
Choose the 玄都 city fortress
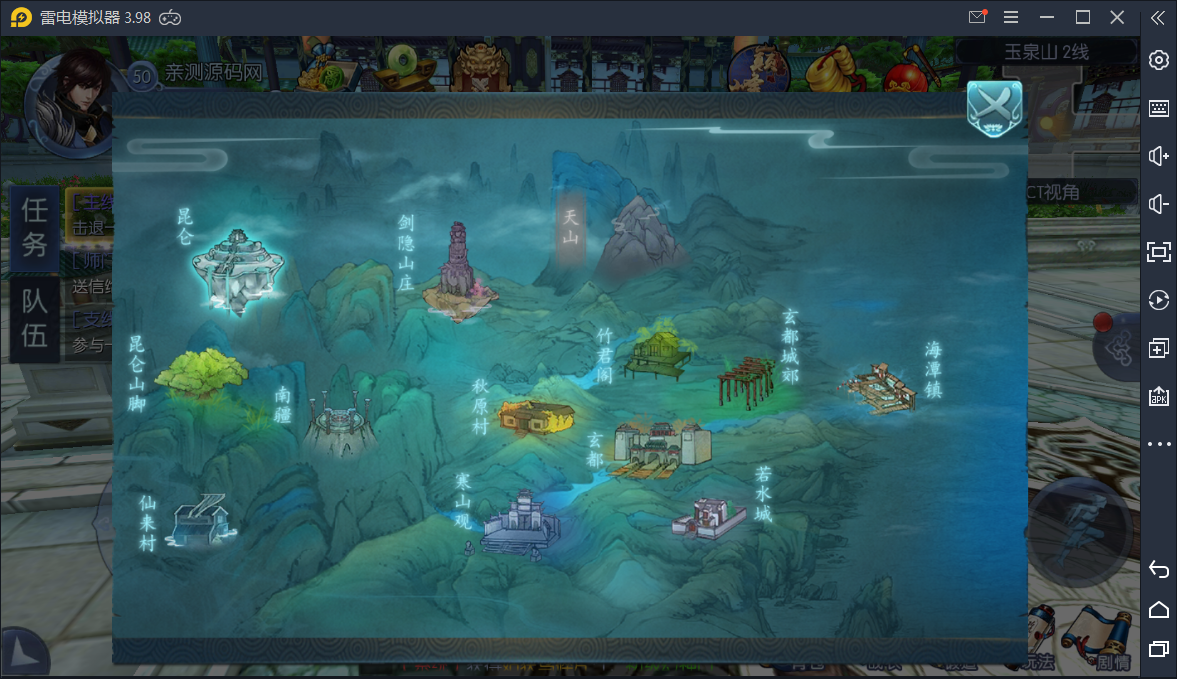coord(660,446)
